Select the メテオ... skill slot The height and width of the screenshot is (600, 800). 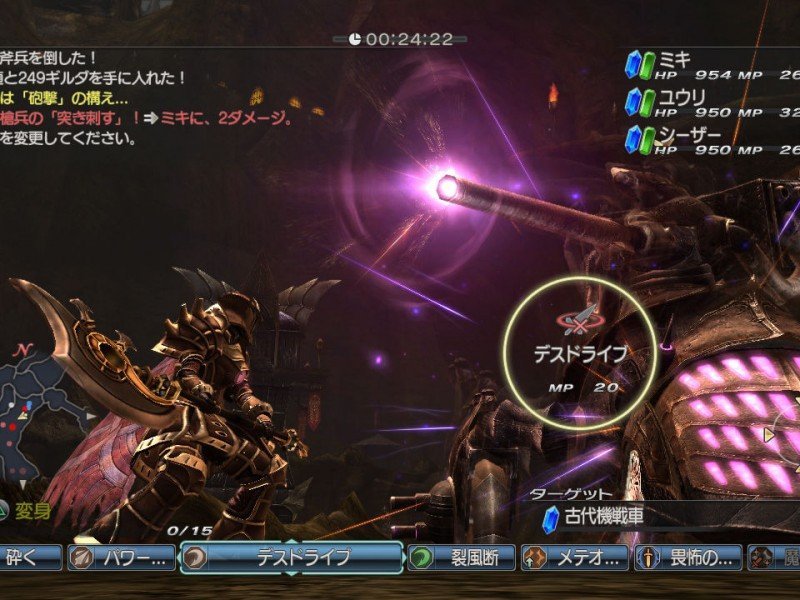coord(576,558)
